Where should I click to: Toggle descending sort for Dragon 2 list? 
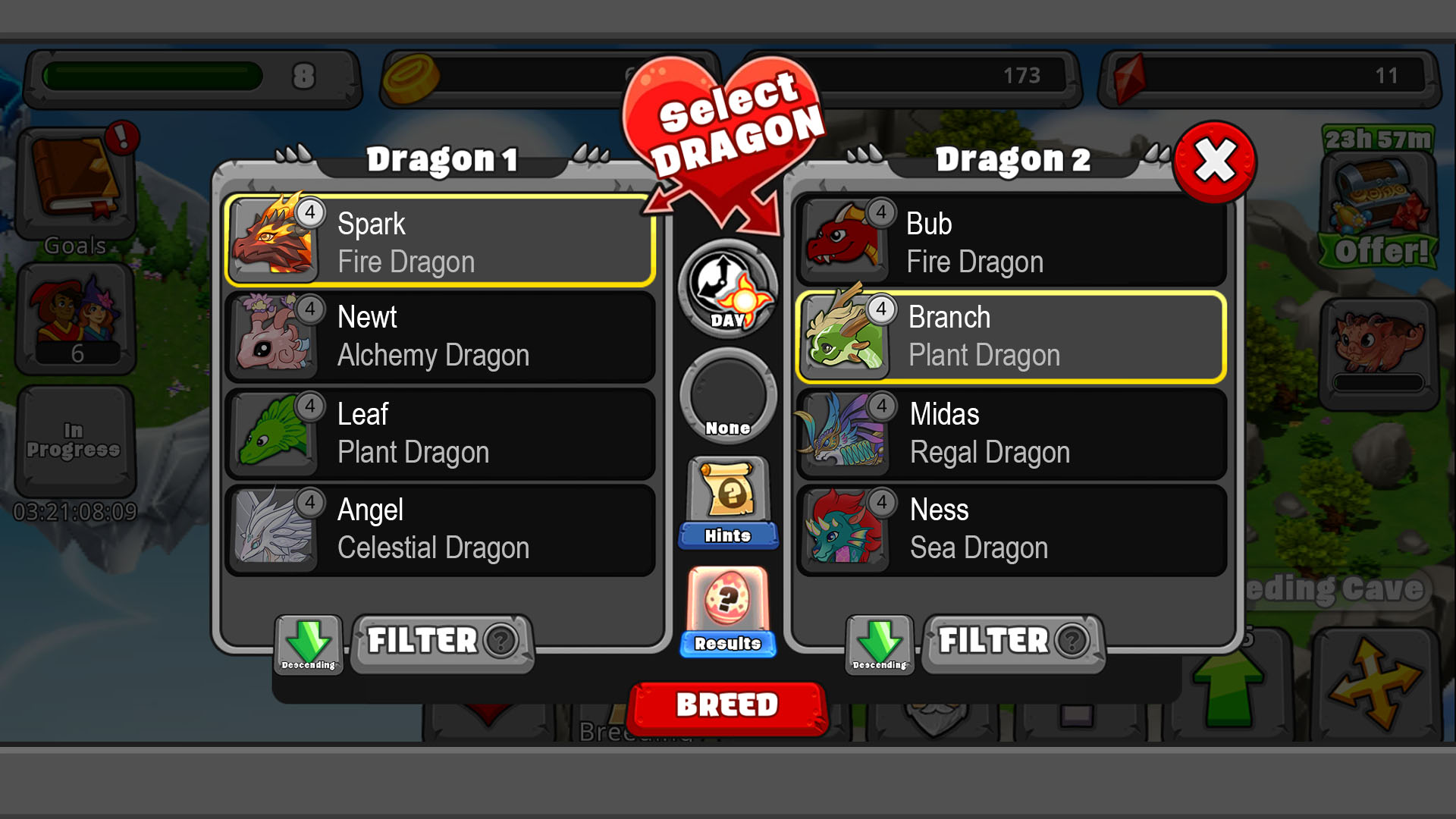pyautogui.click(x=881, y=644)
